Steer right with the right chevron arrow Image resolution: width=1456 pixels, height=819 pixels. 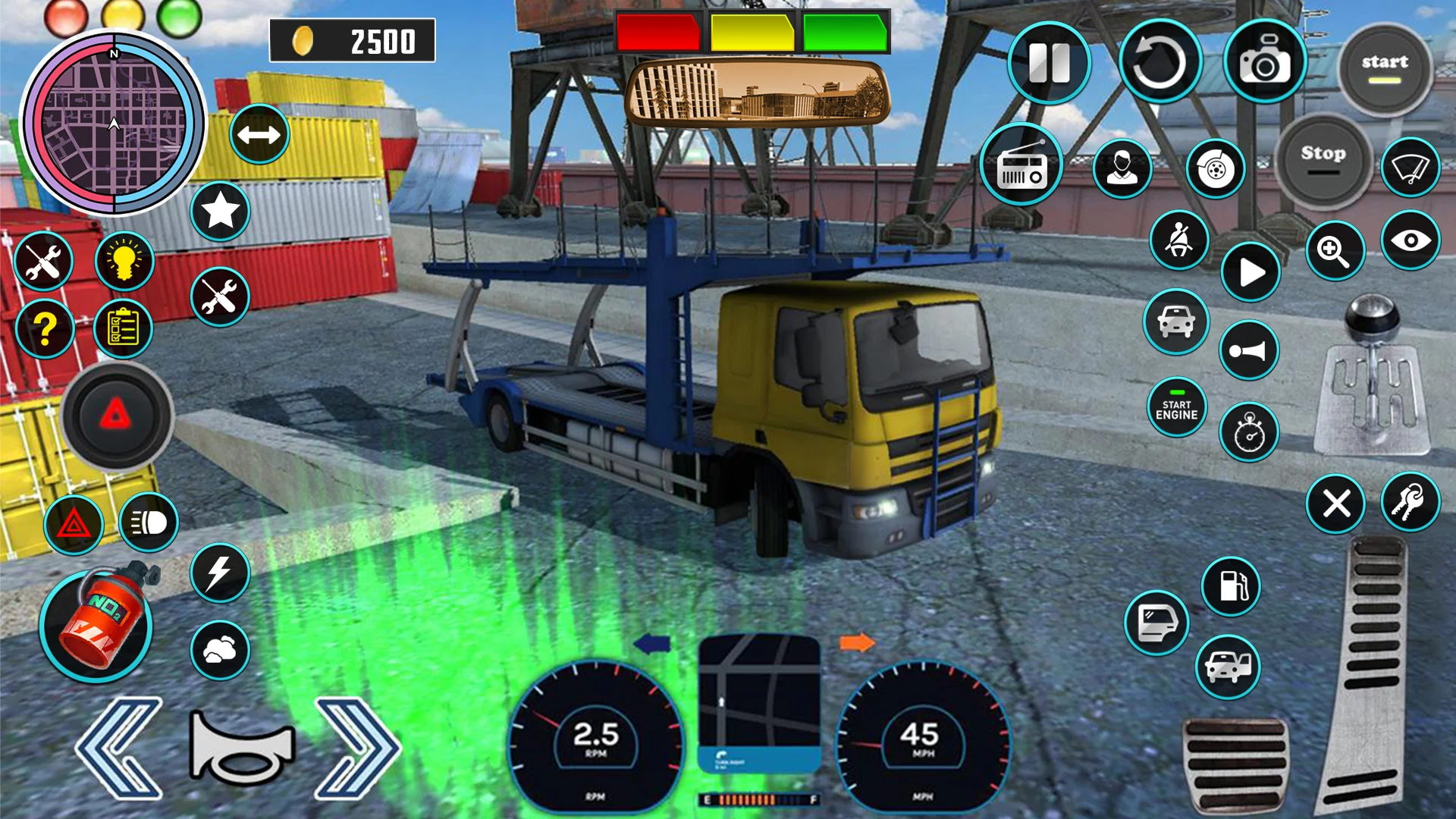[x=356, y=748]
